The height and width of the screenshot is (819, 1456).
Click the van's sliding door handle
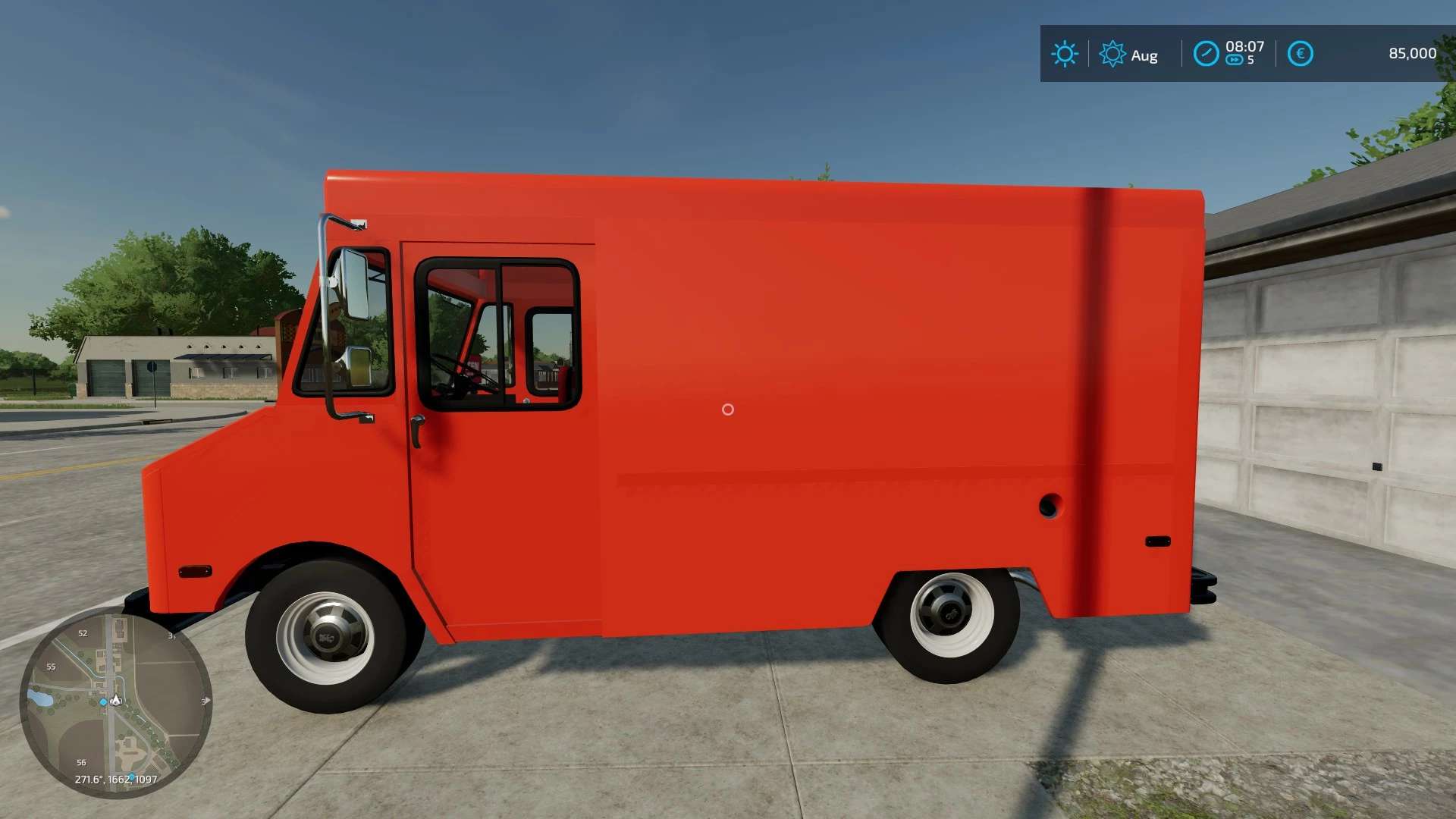(418, 429)
